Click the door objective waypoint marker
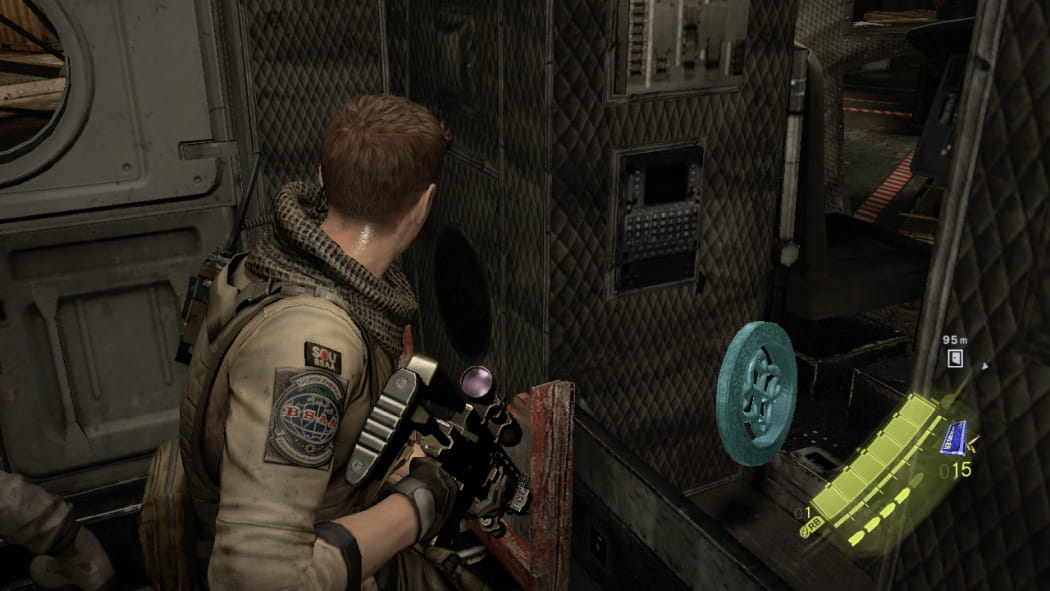 point(955,358)
